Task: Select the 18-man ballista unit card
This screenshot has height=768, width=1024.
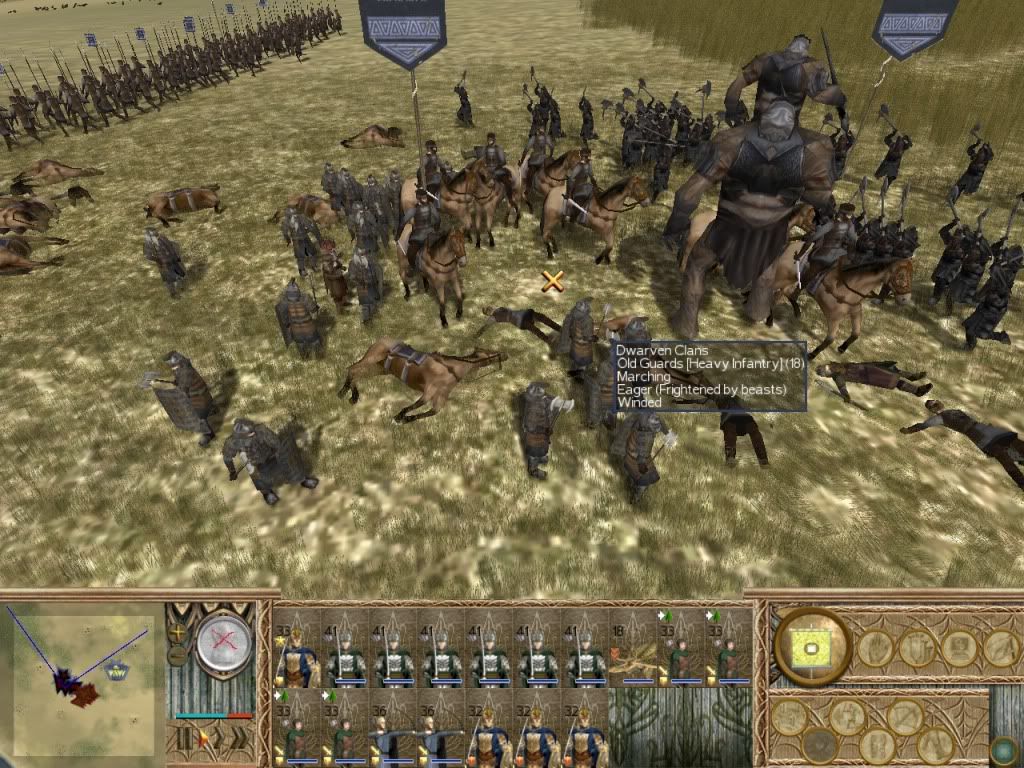Action: tap(633, 648)
